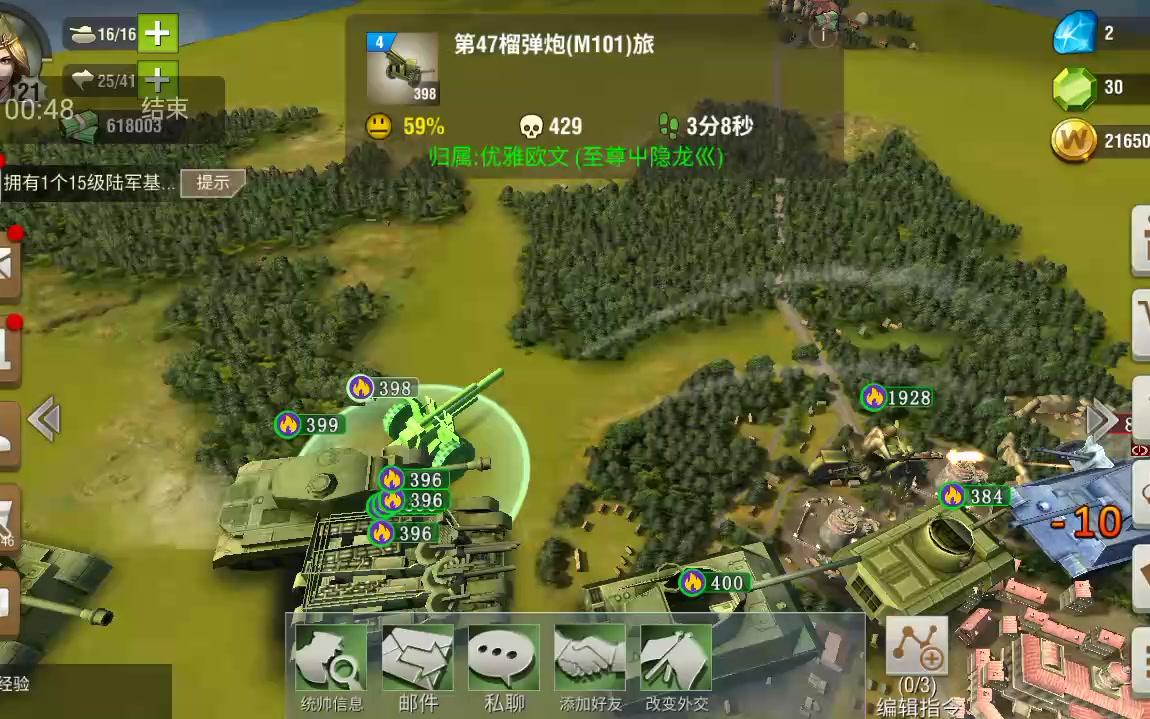Image resolution: width=1150 pixels, height=719 pixels.
Task: Open the commander avatar portrait
Action: (20, 40)
